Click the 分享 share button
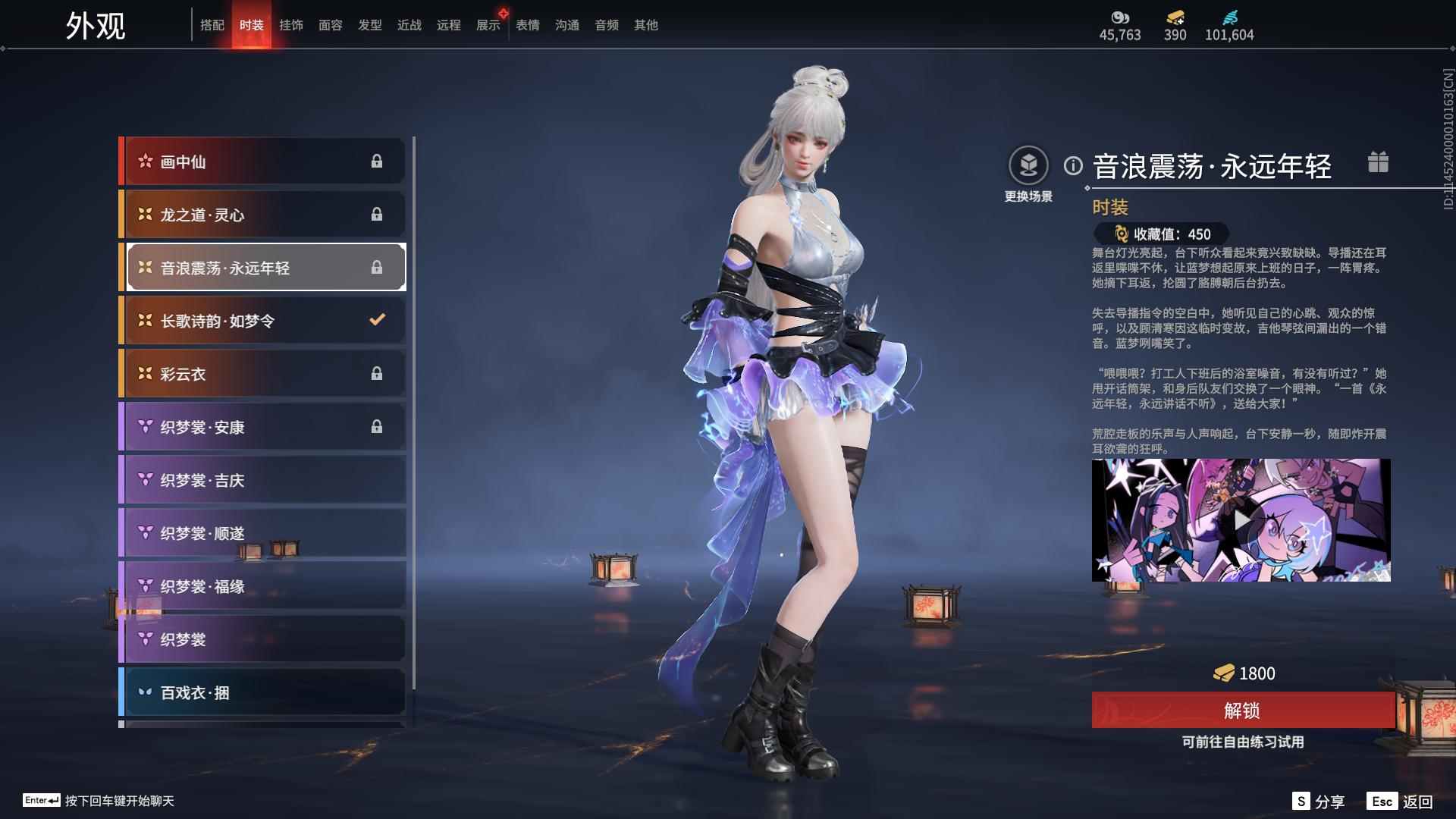Image resolution: width=1456 pixels, height=819 pixels. pos(1319,802)
